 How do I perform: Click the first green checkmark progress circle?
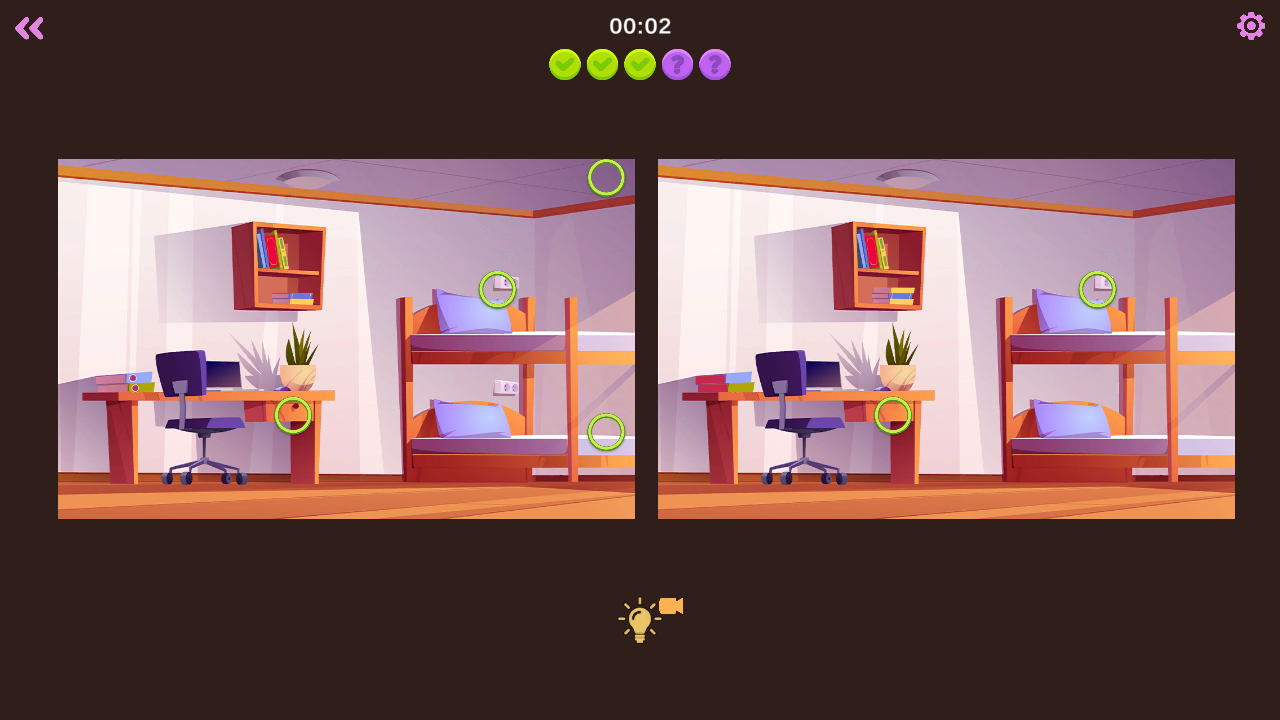[x=565, y=64]
